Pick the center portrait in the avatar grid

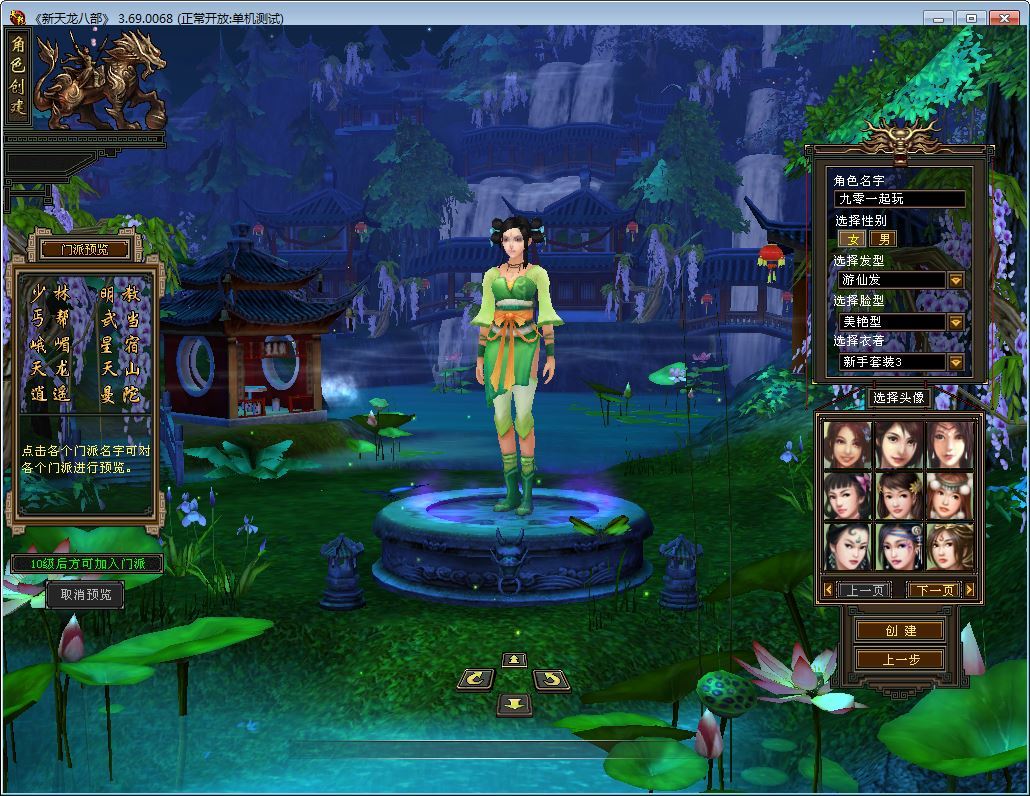coord(899,495)
